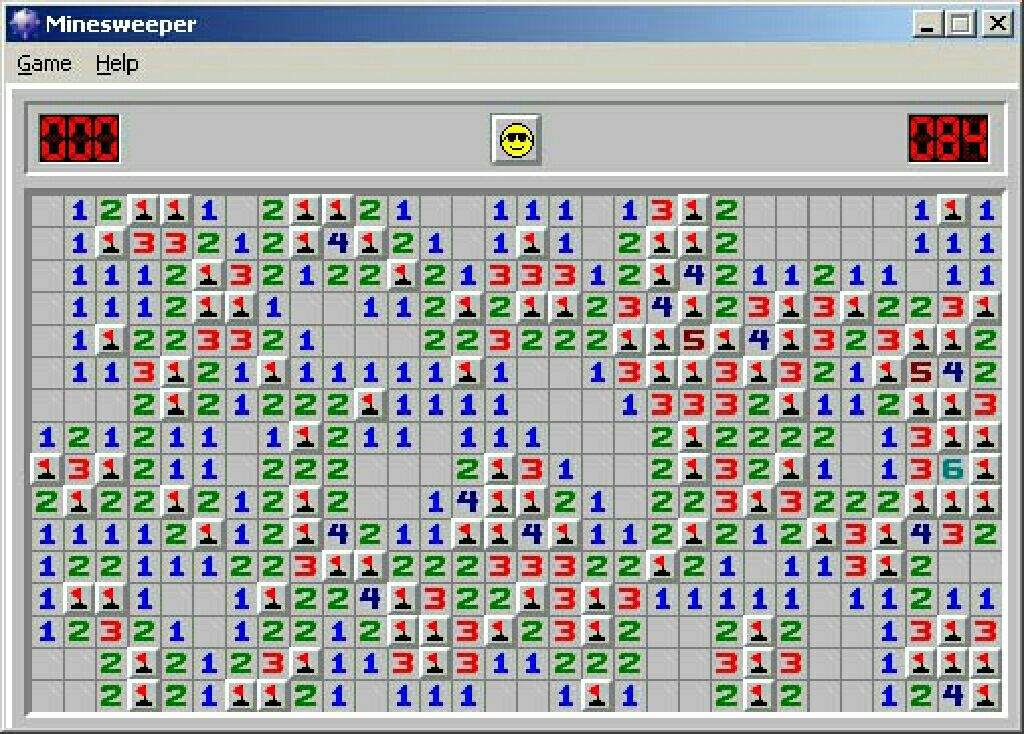Open the Game menu

44,64
